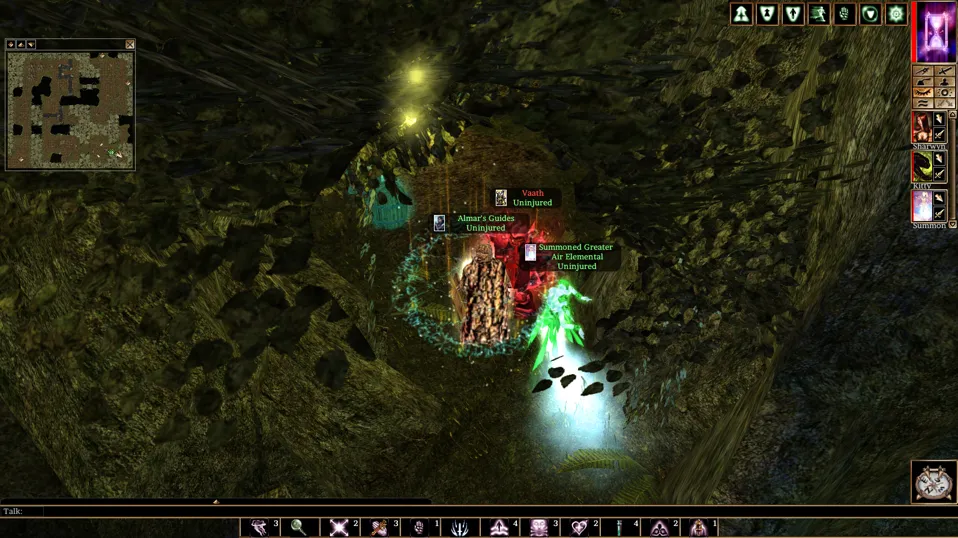Activate the triple-spike spell hotbar slot

click(x=459, y=527)
